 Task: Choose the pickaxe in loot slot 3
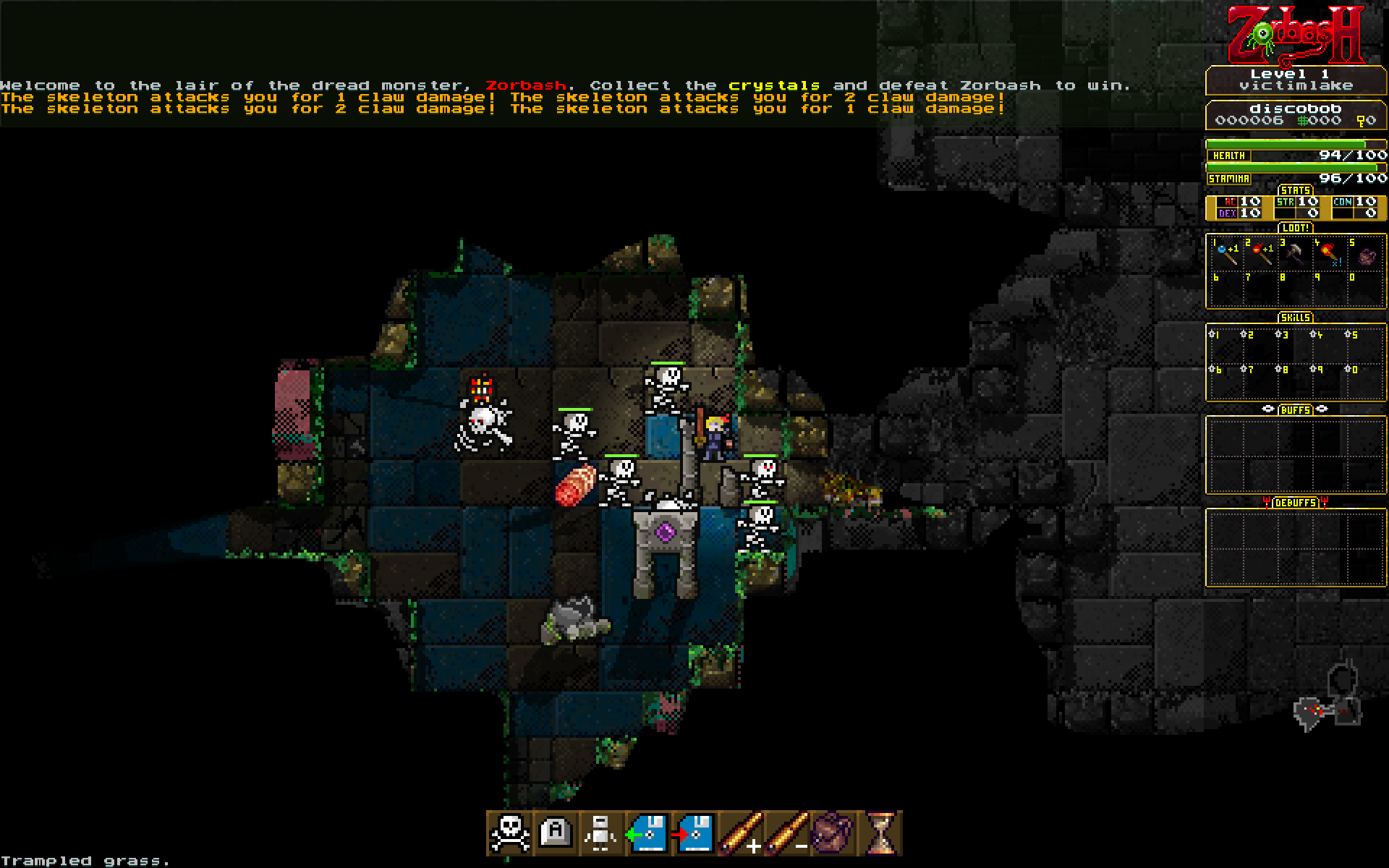1295,254
